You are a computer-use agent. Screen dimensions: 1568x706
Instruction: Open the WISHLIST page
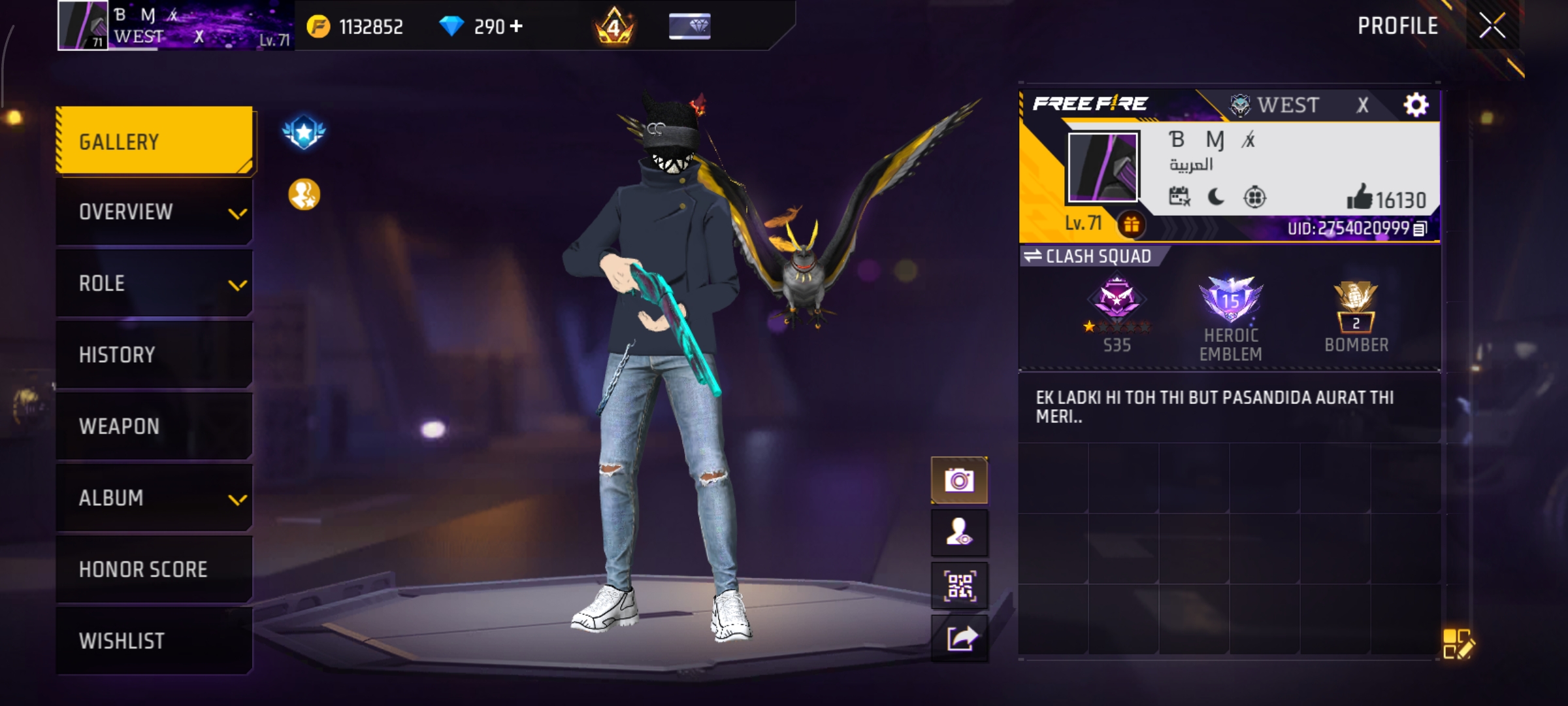click(154, 641)
